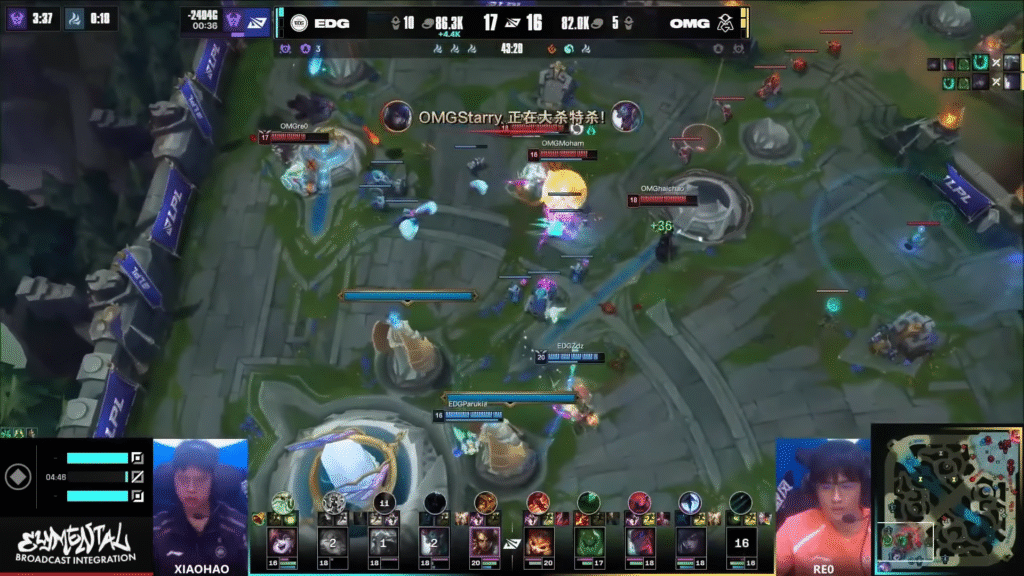The width and height of the screenshot is (1024, 576).
Task: Select EDG's purple-highlighted level 20 champion portrait
Action: (484, 541)
